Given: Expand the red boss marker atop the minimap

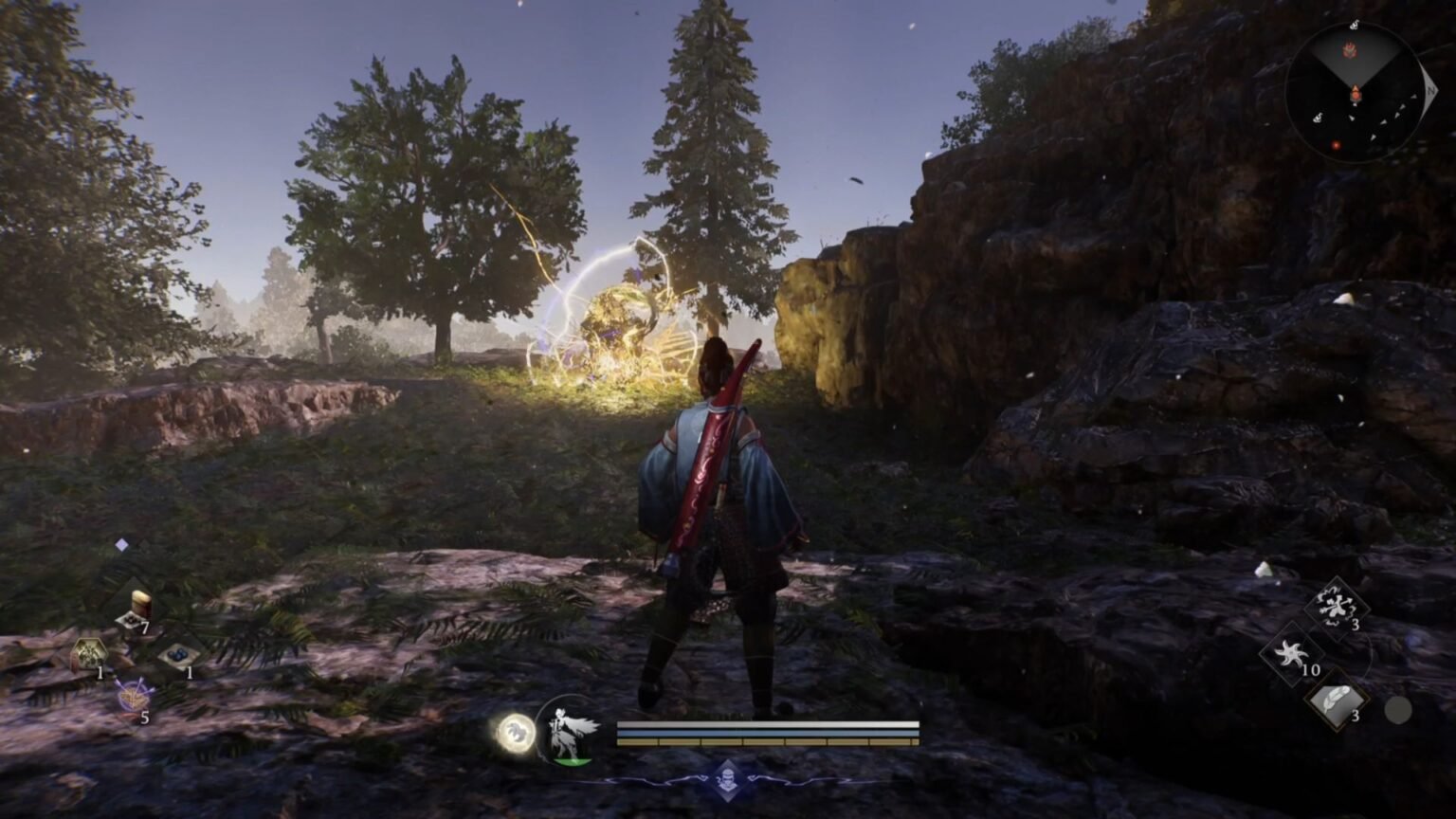Looking at the screenshot, I should pyautogui.click(x=1351, y=49).
